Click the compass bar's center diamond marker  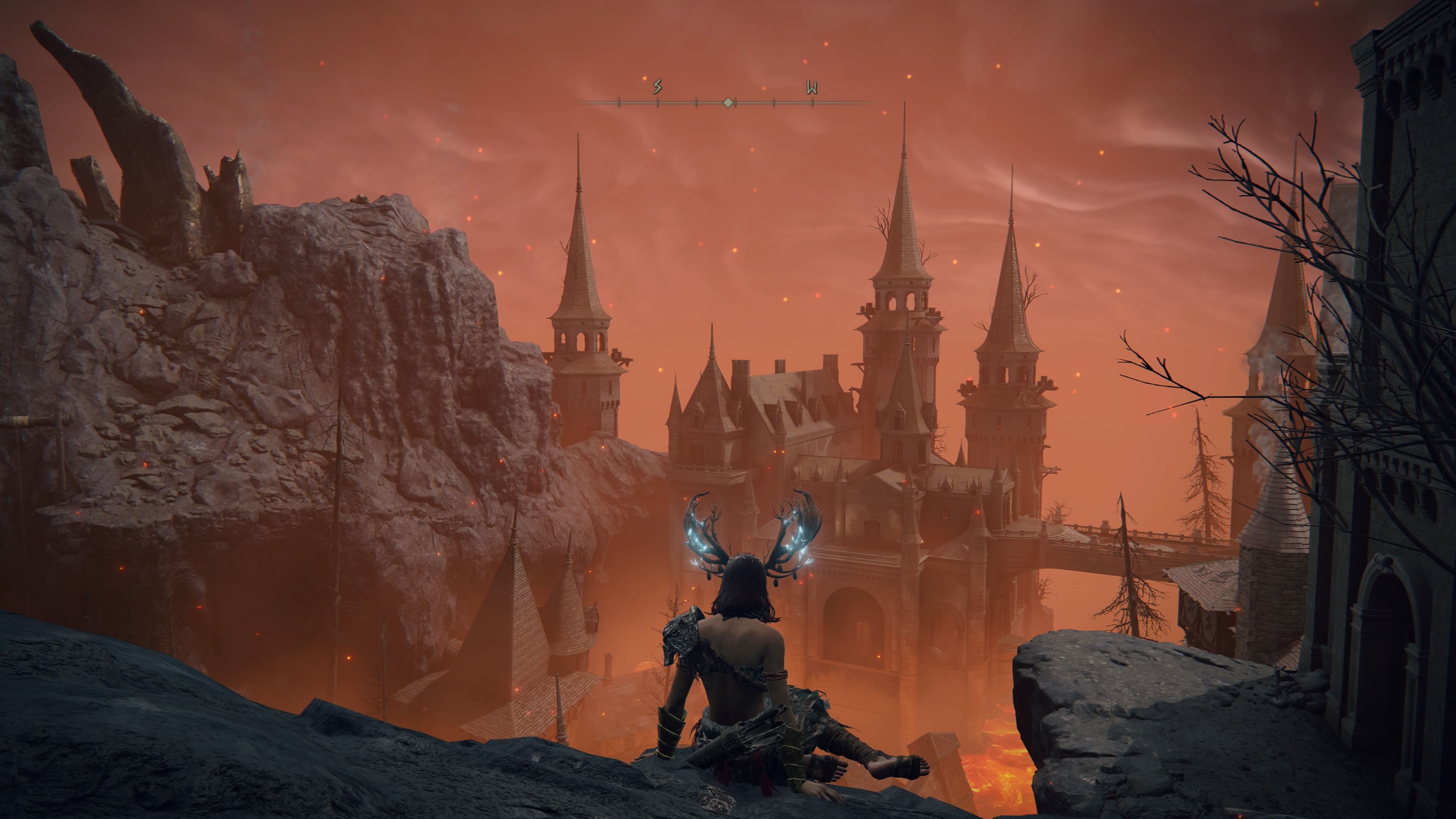pos(728,103)
